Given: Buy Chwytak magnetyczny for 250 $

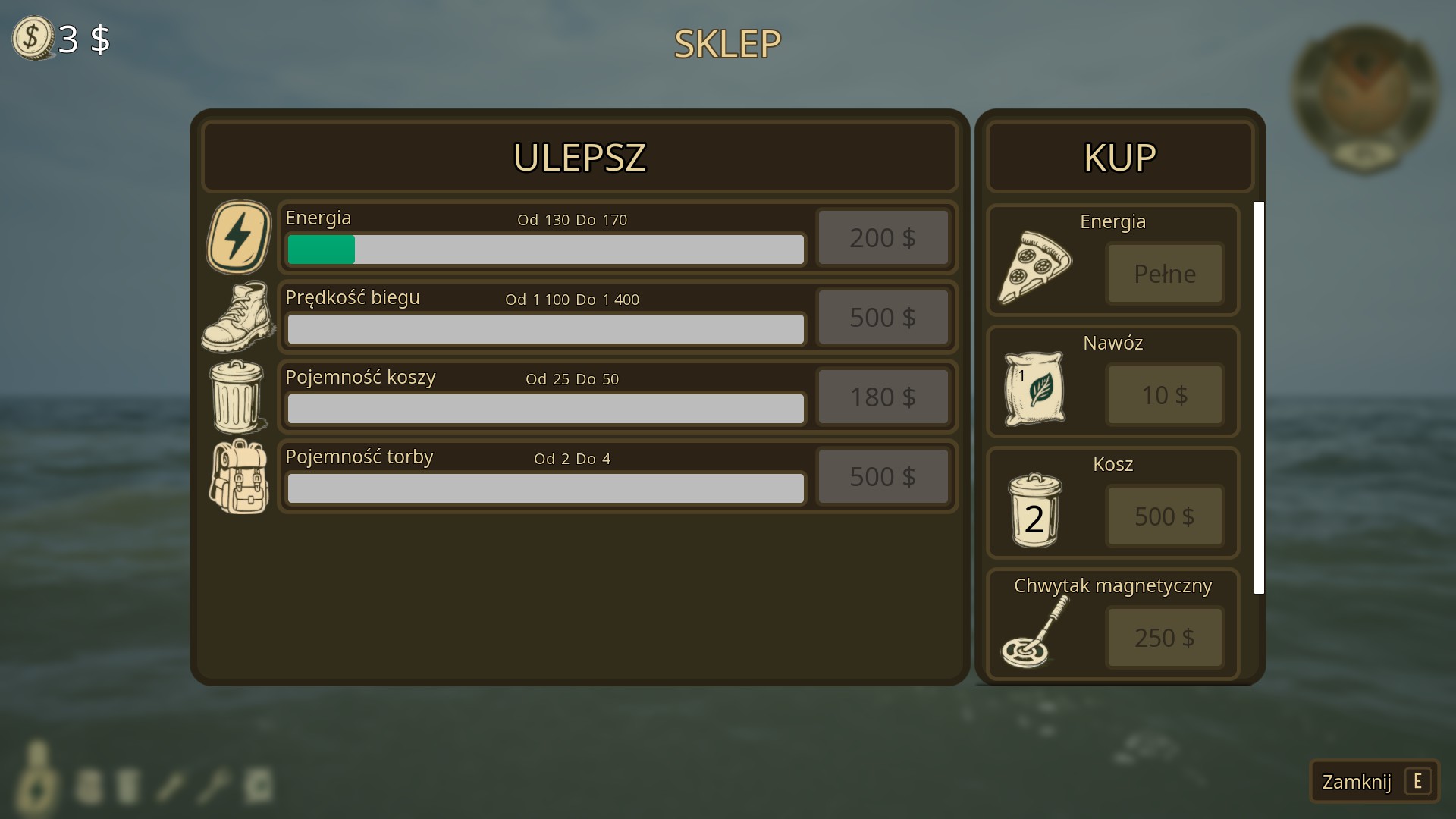Looking at the screenshot, I should [1164, 638].
